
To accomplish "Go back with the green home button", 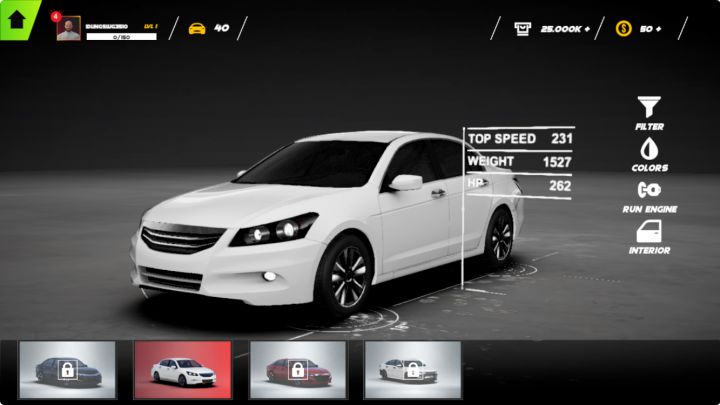I will pos(17,17).
